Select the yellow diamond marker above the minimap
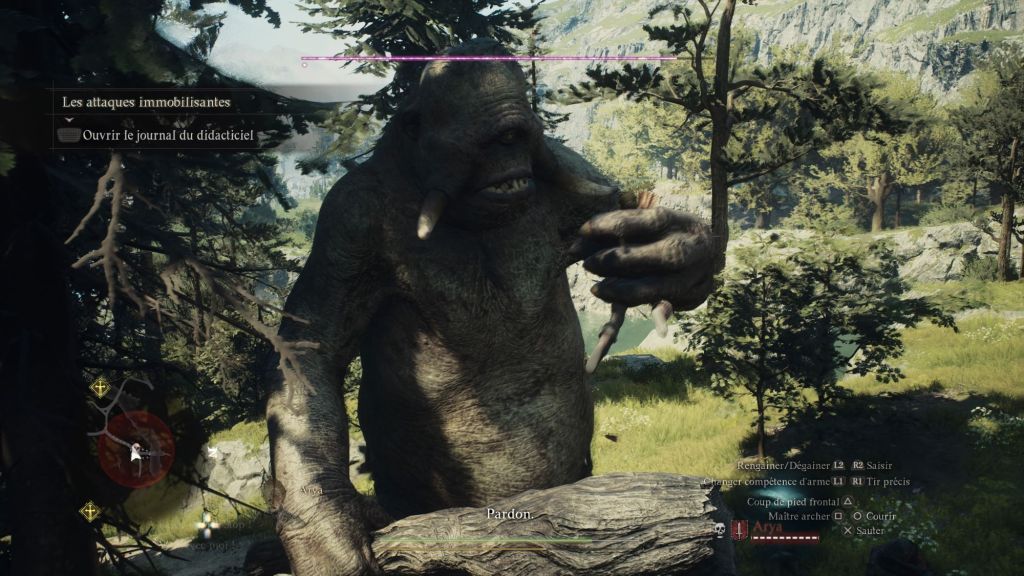Image resolution: width=1024 pixels, height=576 pixels. (x=100, y=387)
